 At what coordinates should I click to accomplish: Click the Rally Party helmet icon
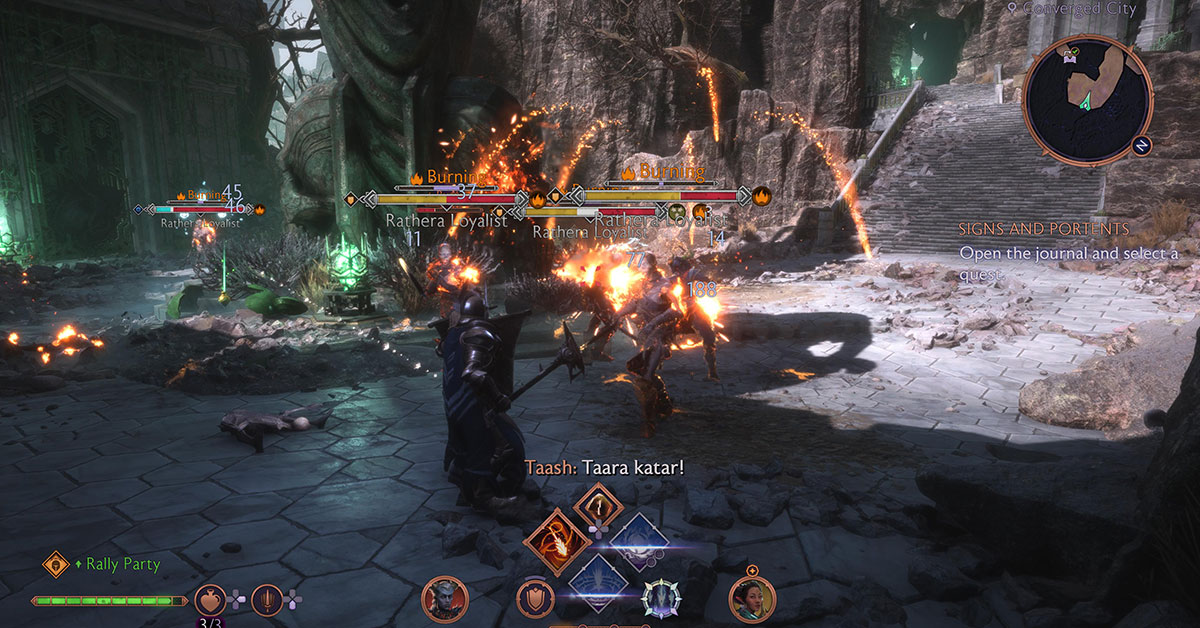[56, 564]
